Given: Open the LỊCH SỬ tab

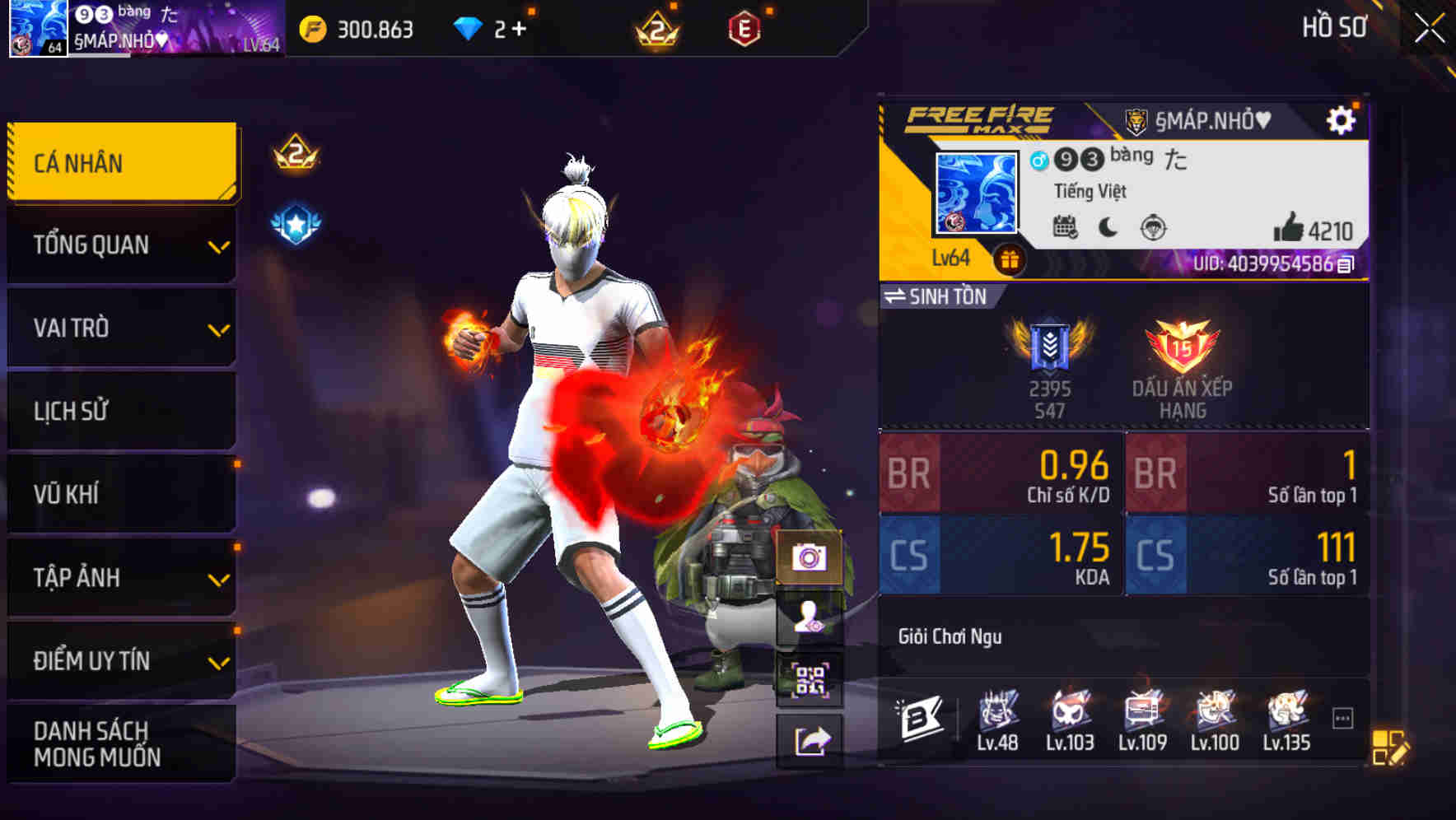Looking at the screenshot, I should [120, 412].
